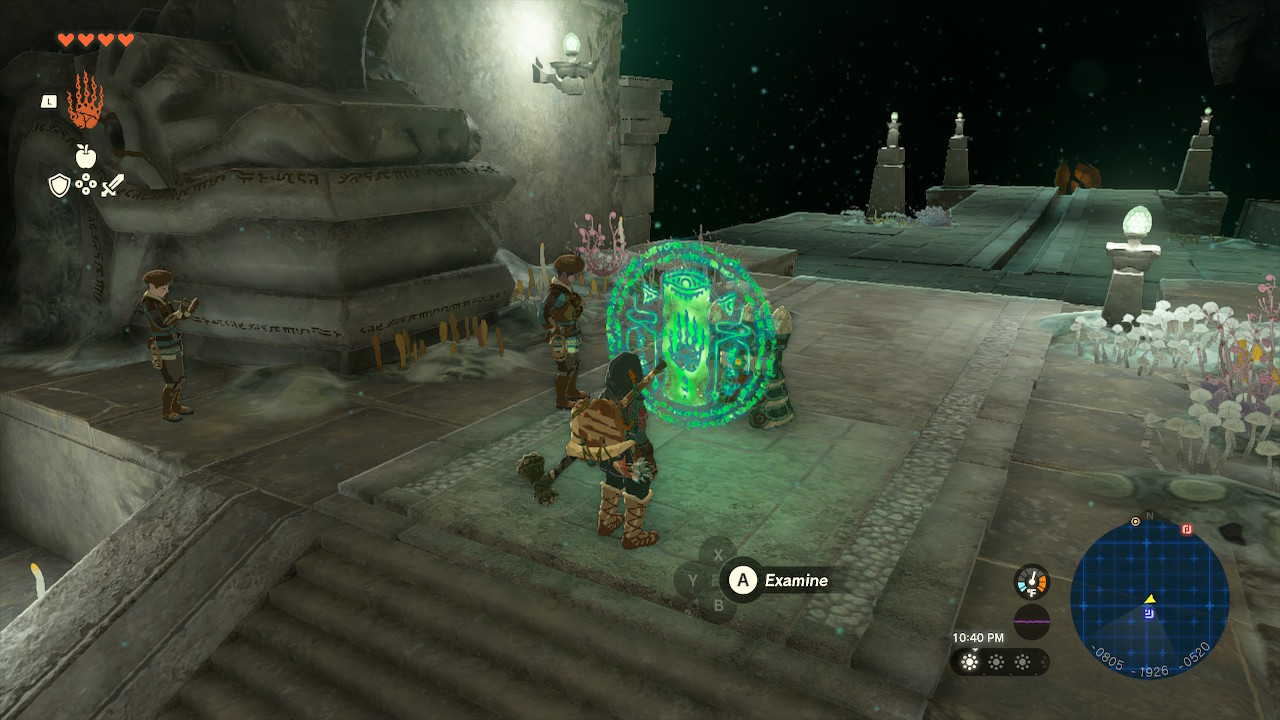Click the sword attack icon
The height and width of the screenshot is (720, 1280).
pos(112,186)
